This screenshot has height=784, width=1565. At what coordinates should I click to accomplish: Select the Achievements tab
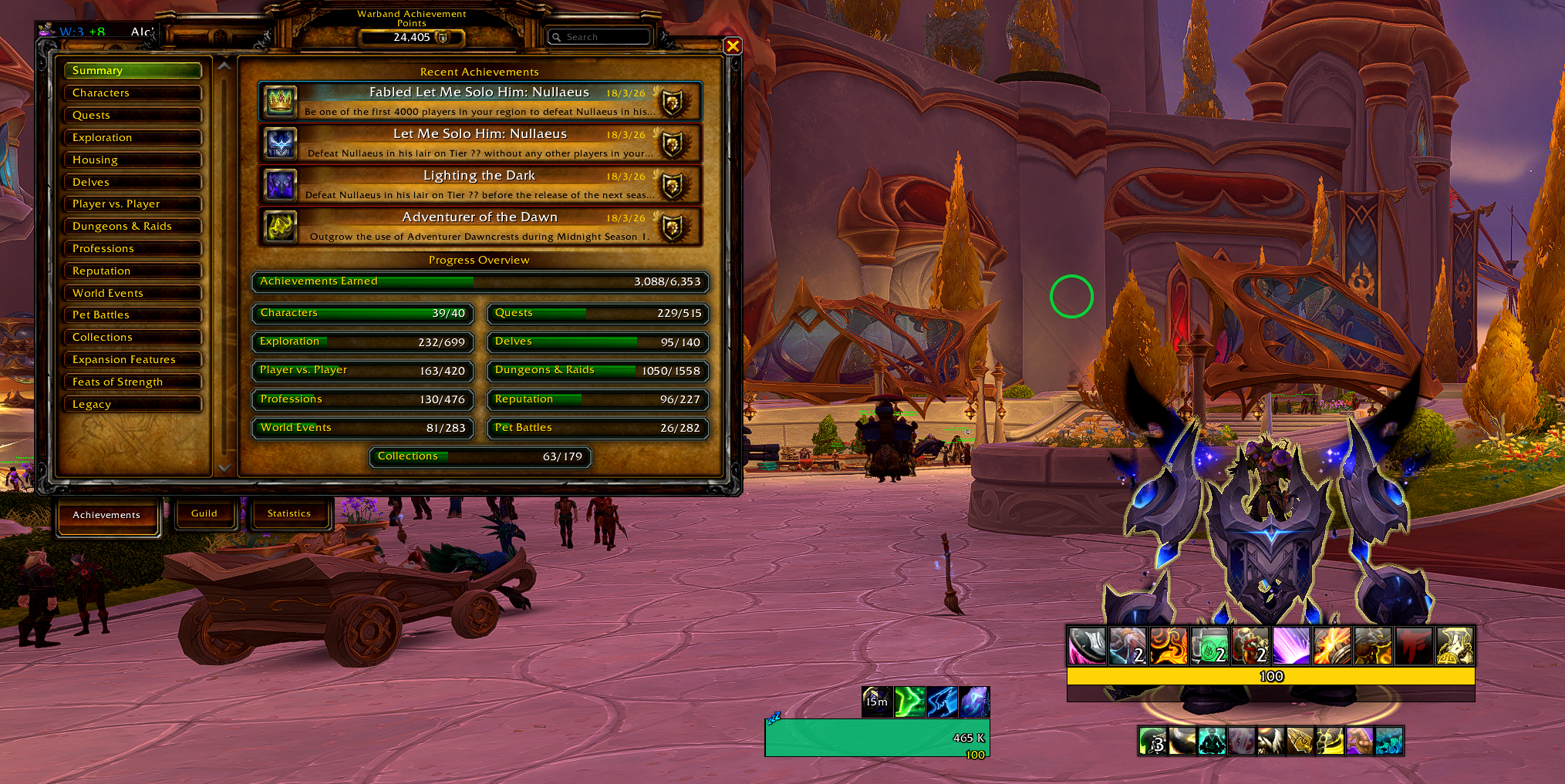pyautogui.click(x=106, y=515)
